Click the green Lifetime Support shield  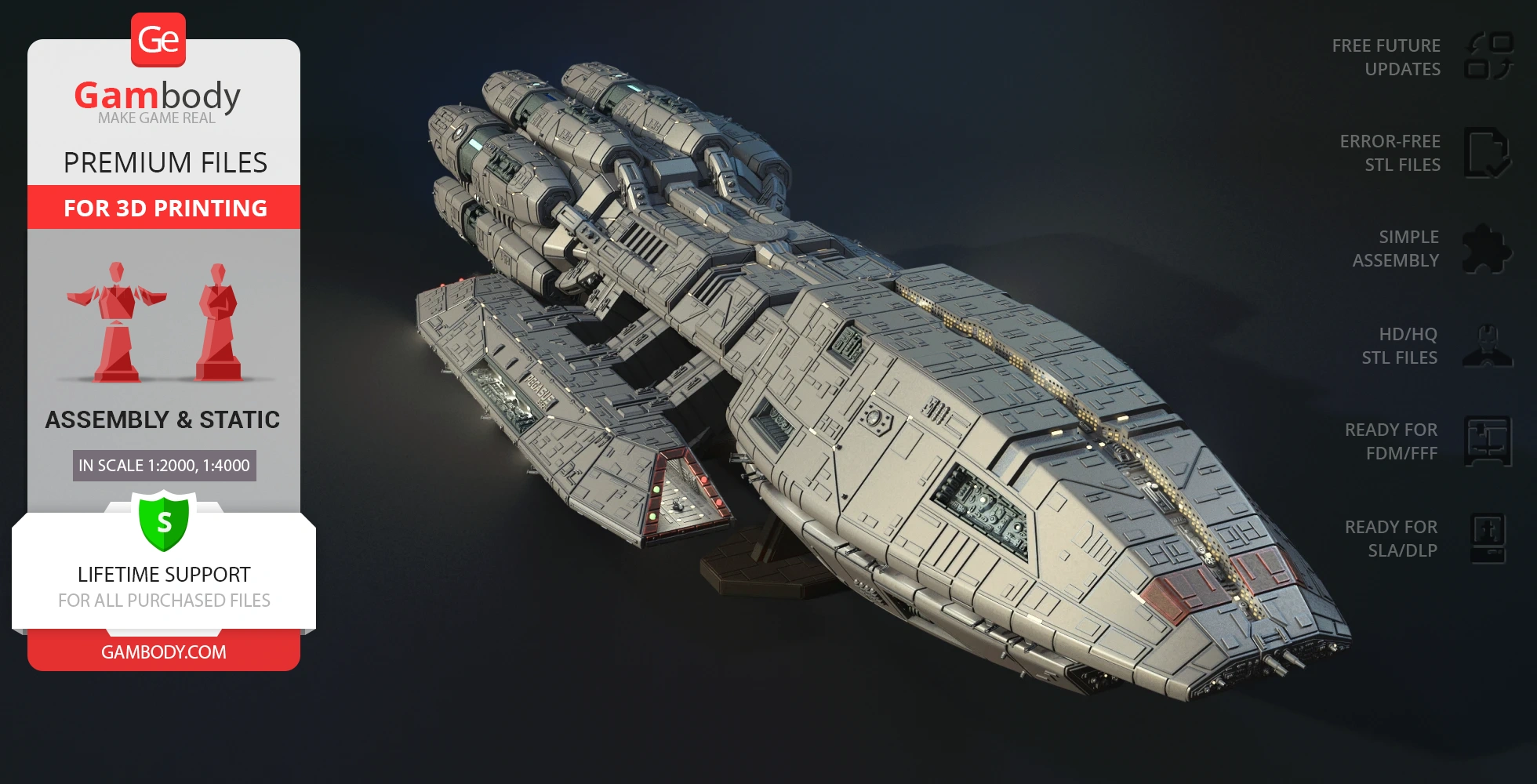164,521
